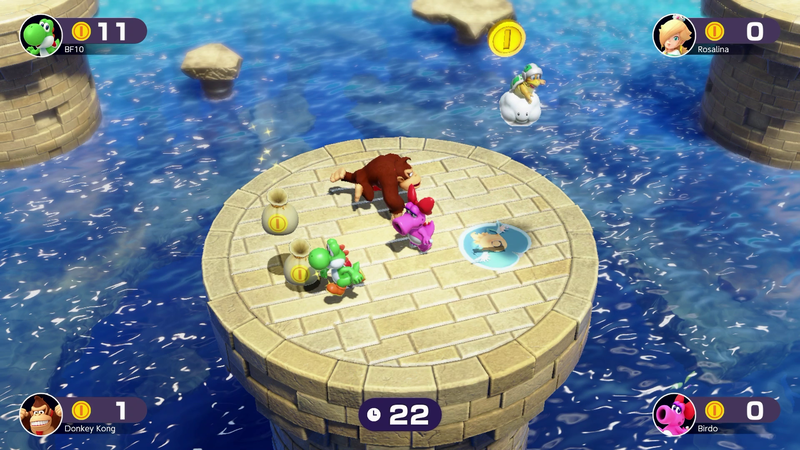Select Yoshi's player portrait labeled BF10
Viewport: 800px width, 450px height.
tap(41, 34)
